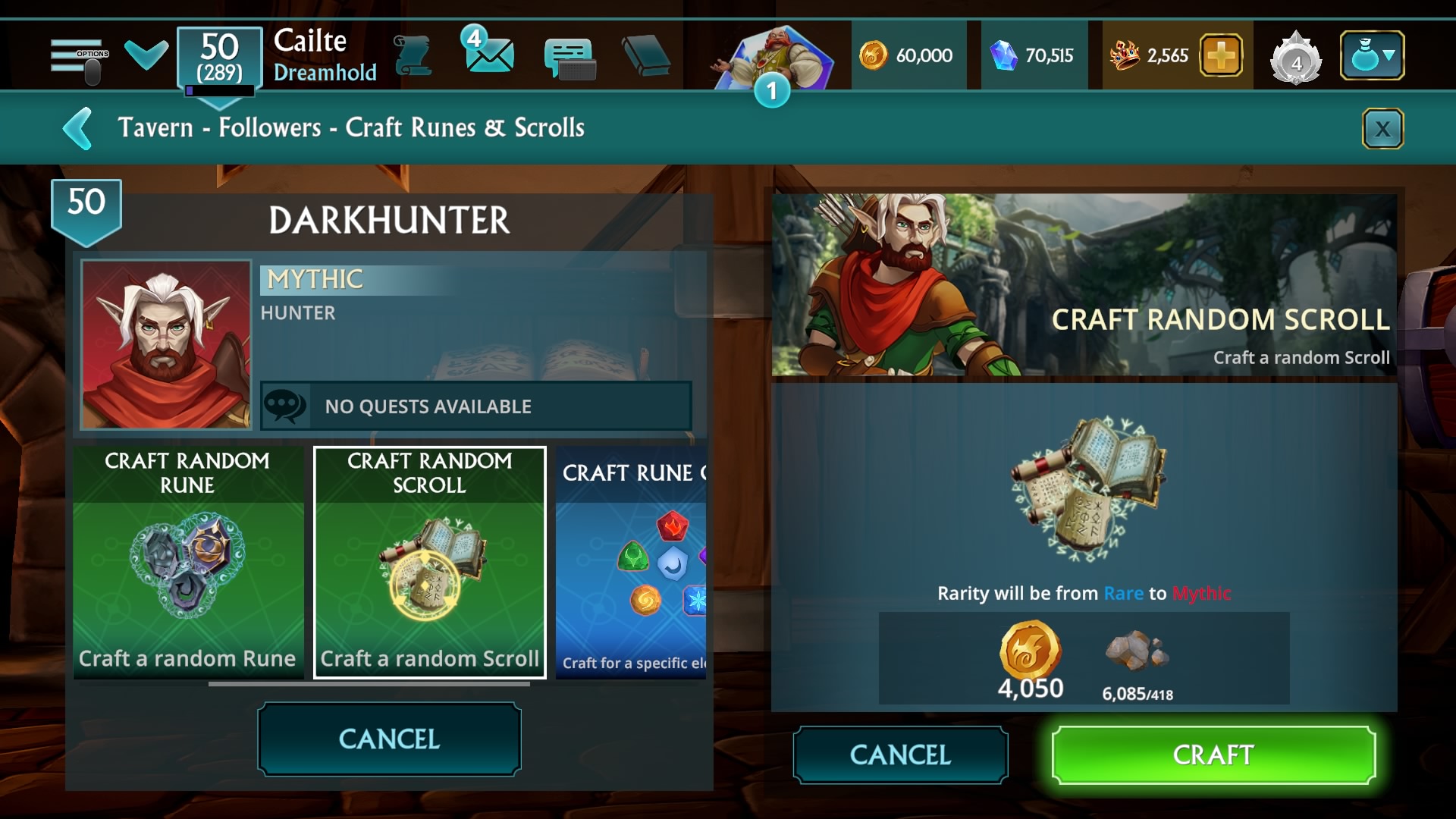The height and width of the screenshot is (819, 1456).
Task: Open the silver medal rank badge
Action: pos(1296,58)
